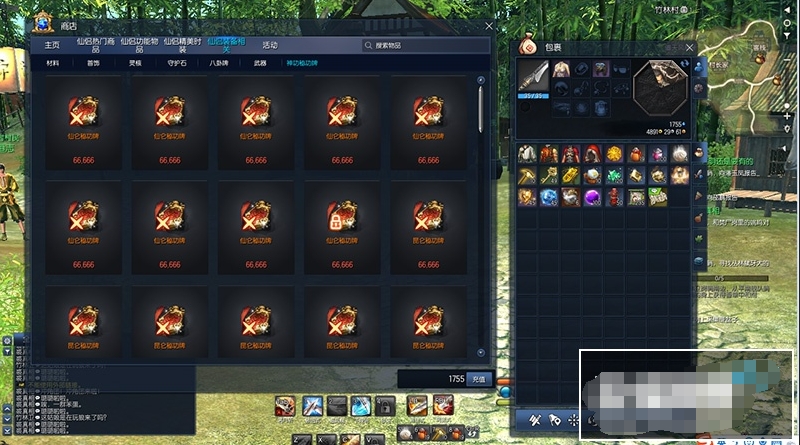800x445 pixels.
Task: Open the 武器 sub-category
Action: tap(260, 62)
